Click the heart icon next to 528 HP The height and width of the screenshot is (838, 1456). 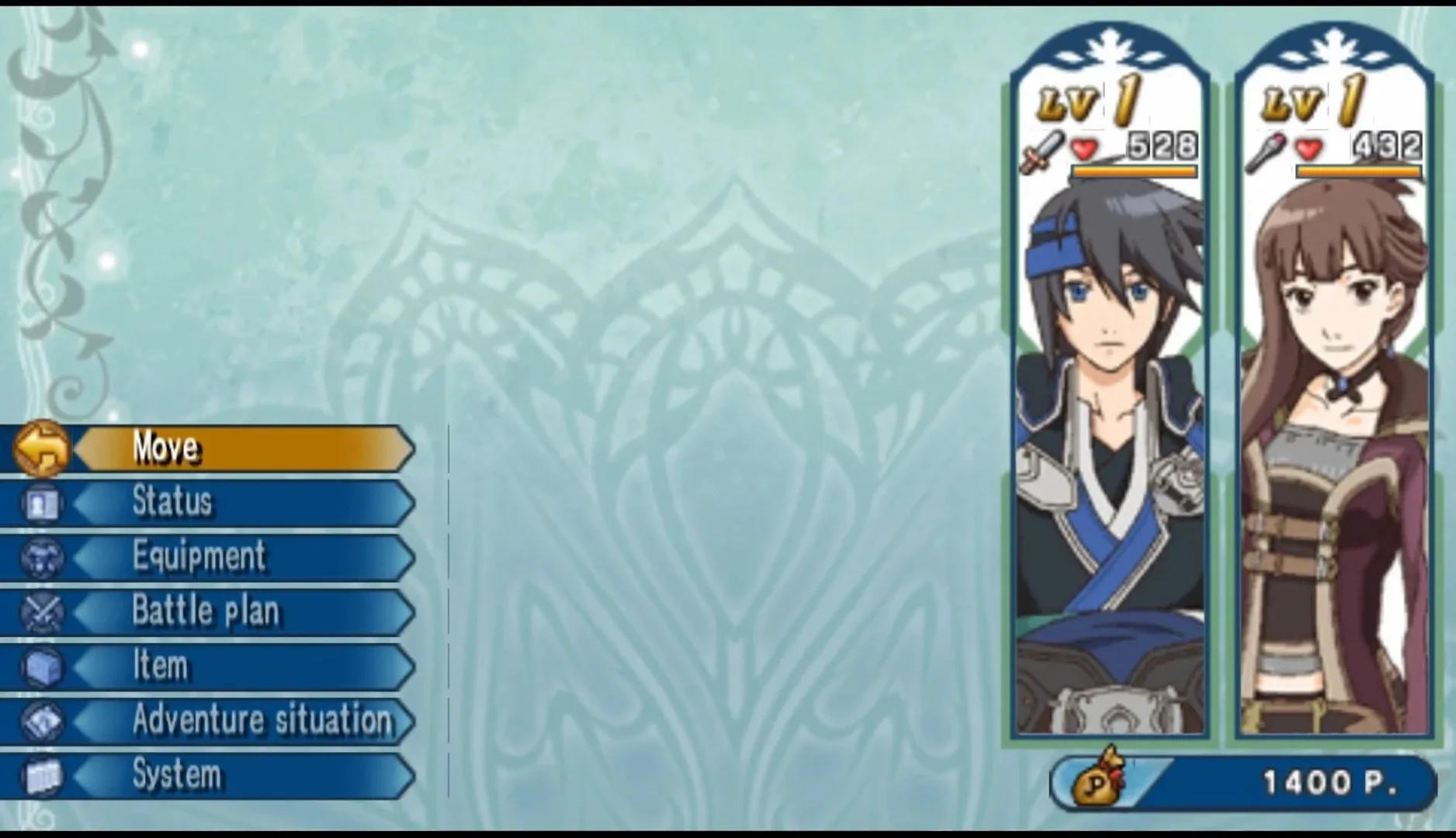[1086, 149]
